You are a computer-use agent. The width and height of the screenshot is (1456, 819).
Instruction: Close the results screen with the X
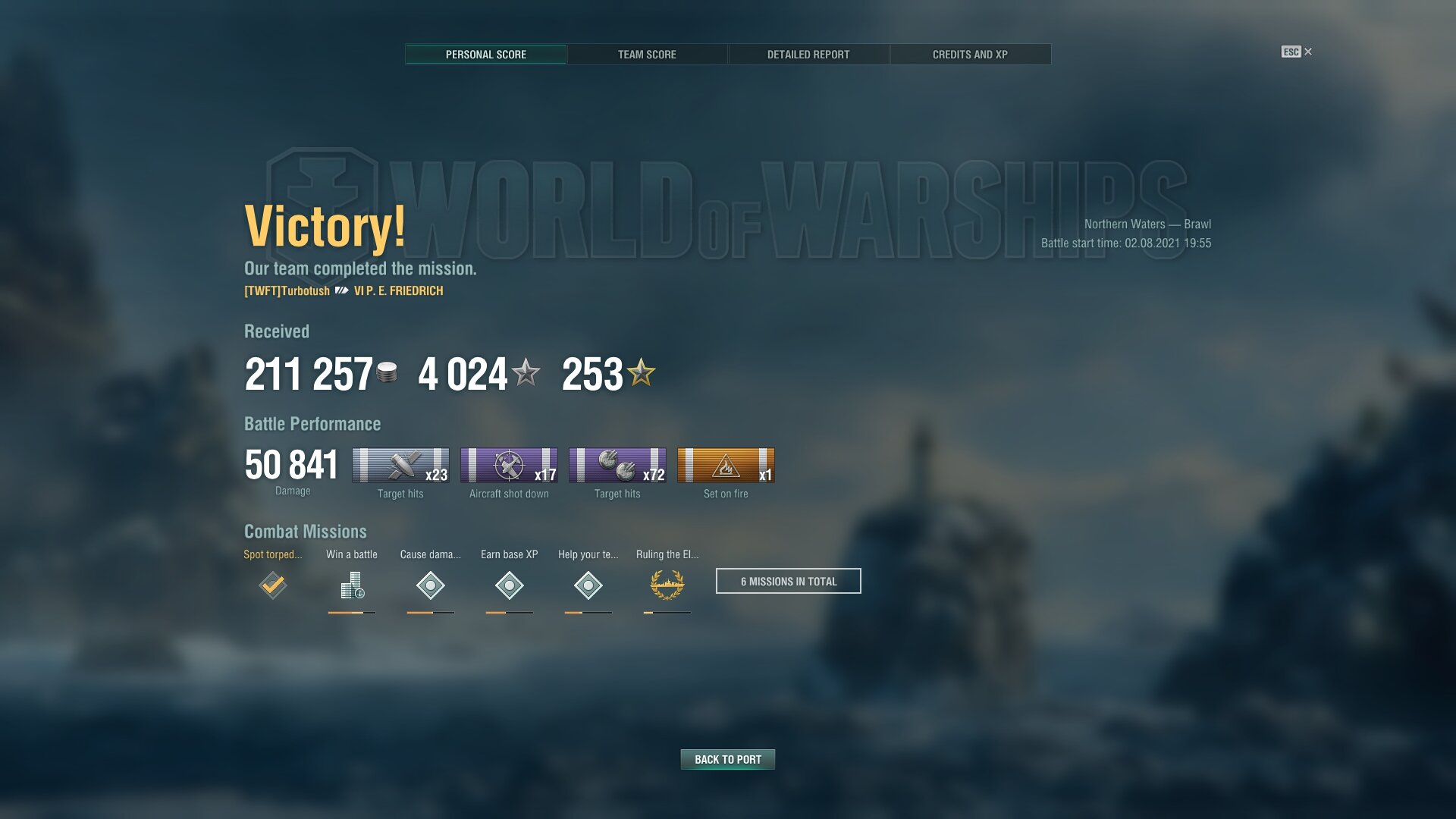click(1308, 52)
